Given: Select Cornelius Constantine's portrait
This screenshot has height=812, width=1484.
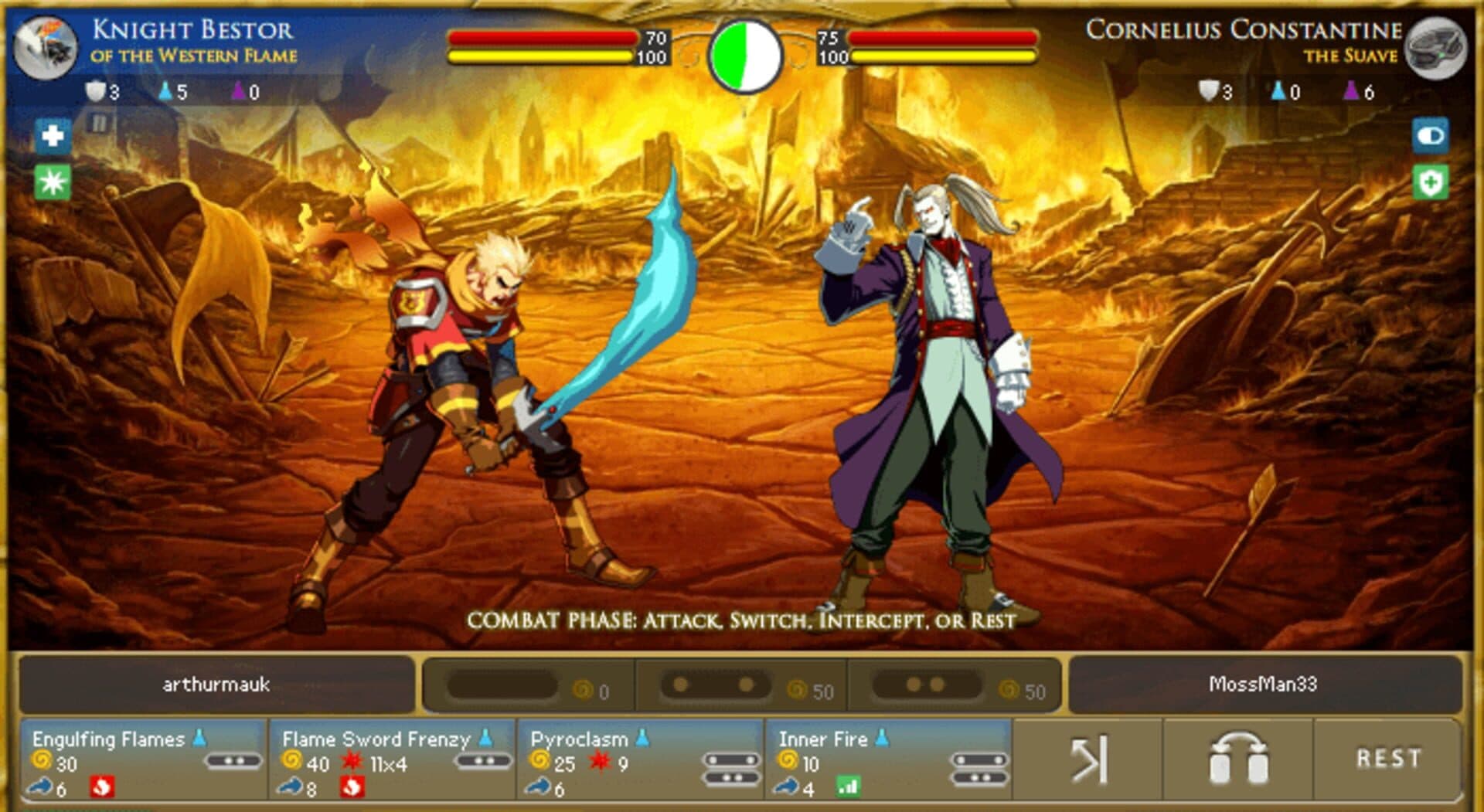Looking at the screenshot, I should (x=1435, y=48).
